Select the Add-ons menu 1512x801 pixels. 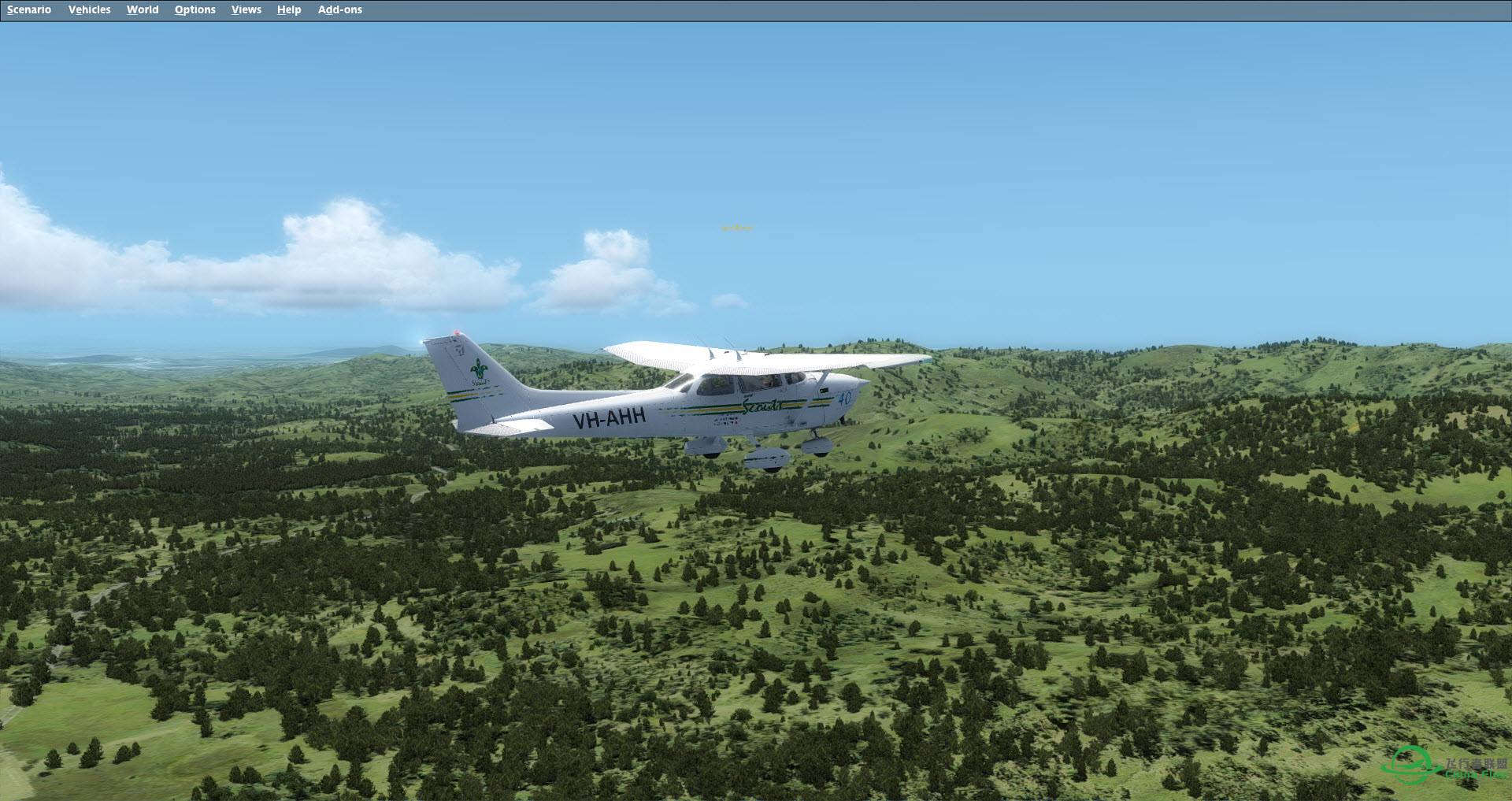(339, 9)
